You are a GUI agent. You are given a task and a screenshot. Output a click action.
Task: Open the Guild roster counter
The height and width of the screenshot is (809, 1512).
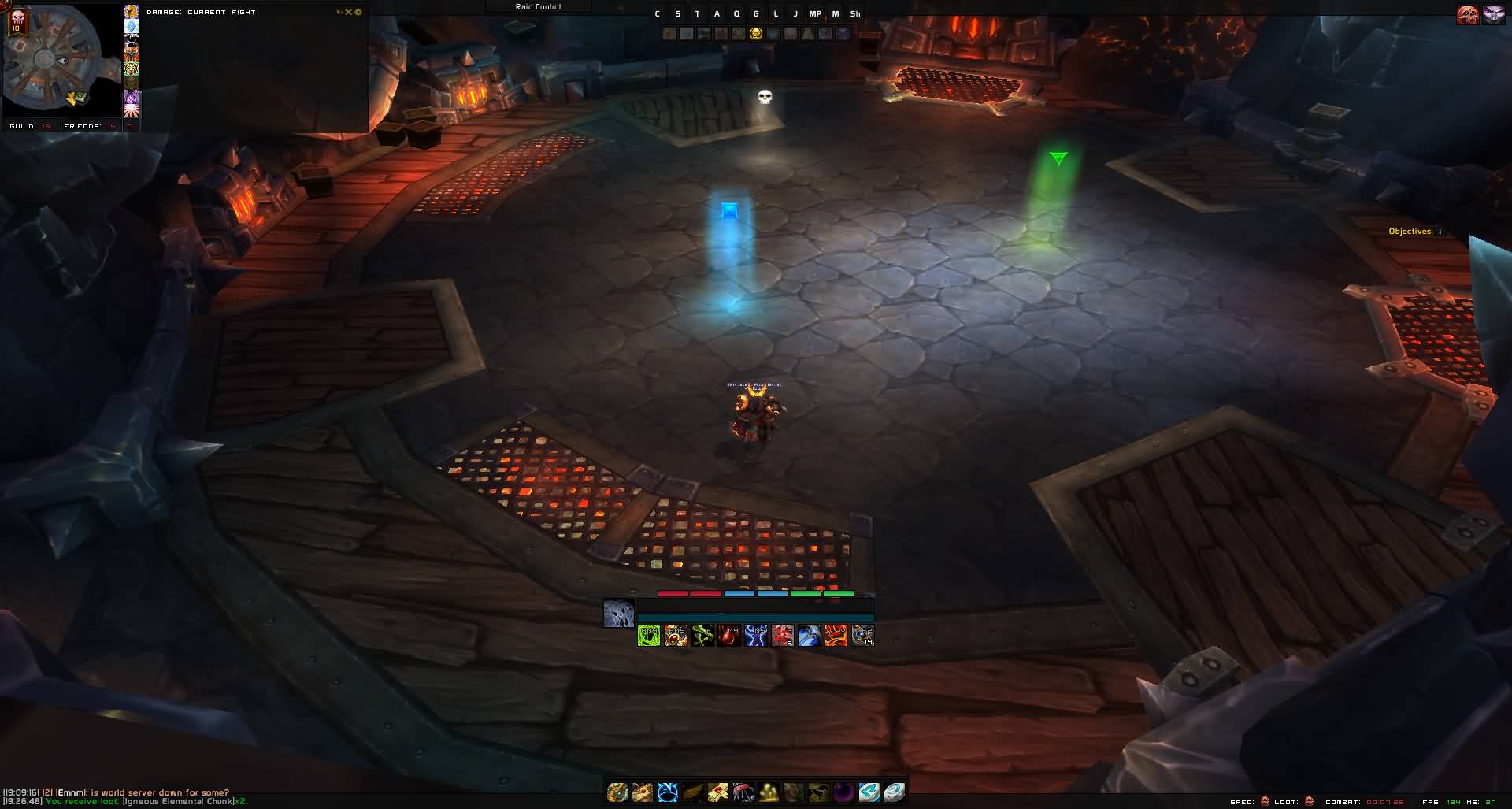pyautogui.click(x=30, y=126)
